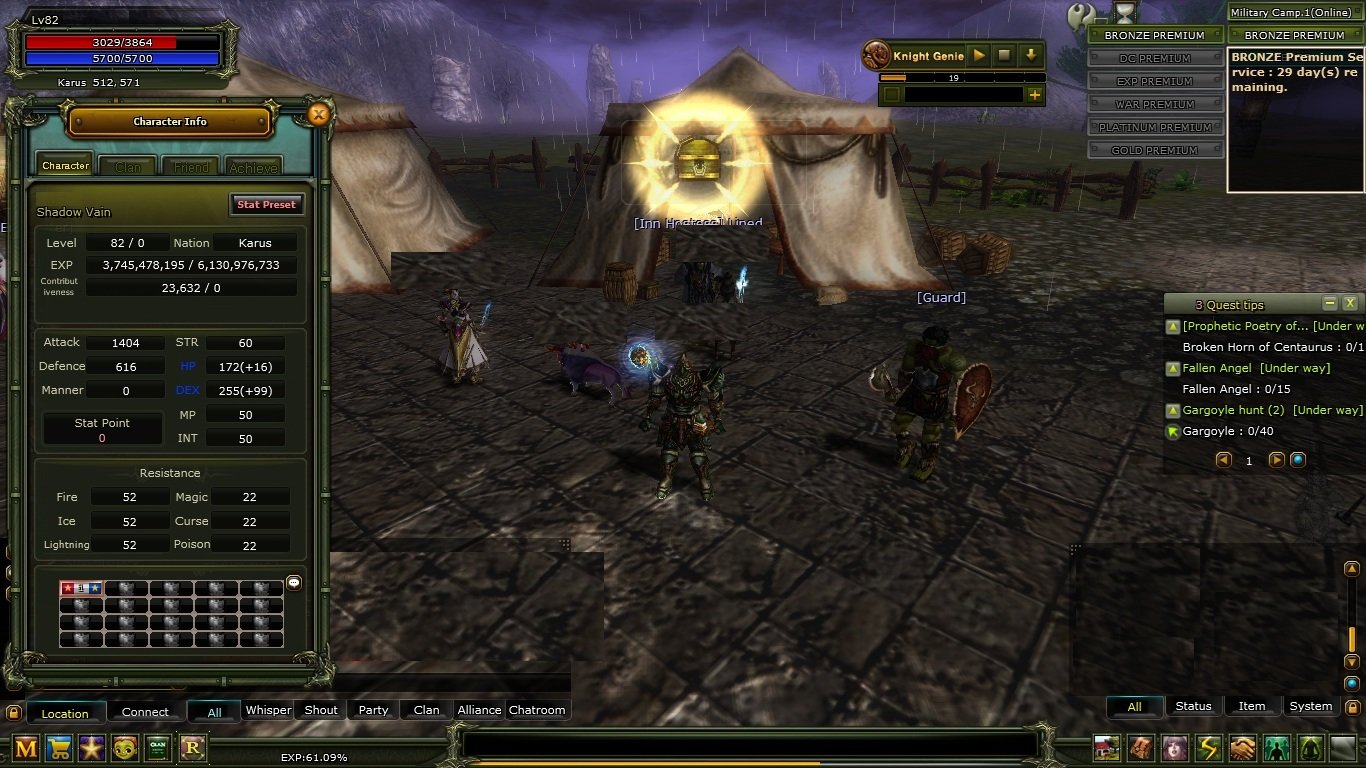Stop the Knight Genie with the square button

coord(1005,56)
